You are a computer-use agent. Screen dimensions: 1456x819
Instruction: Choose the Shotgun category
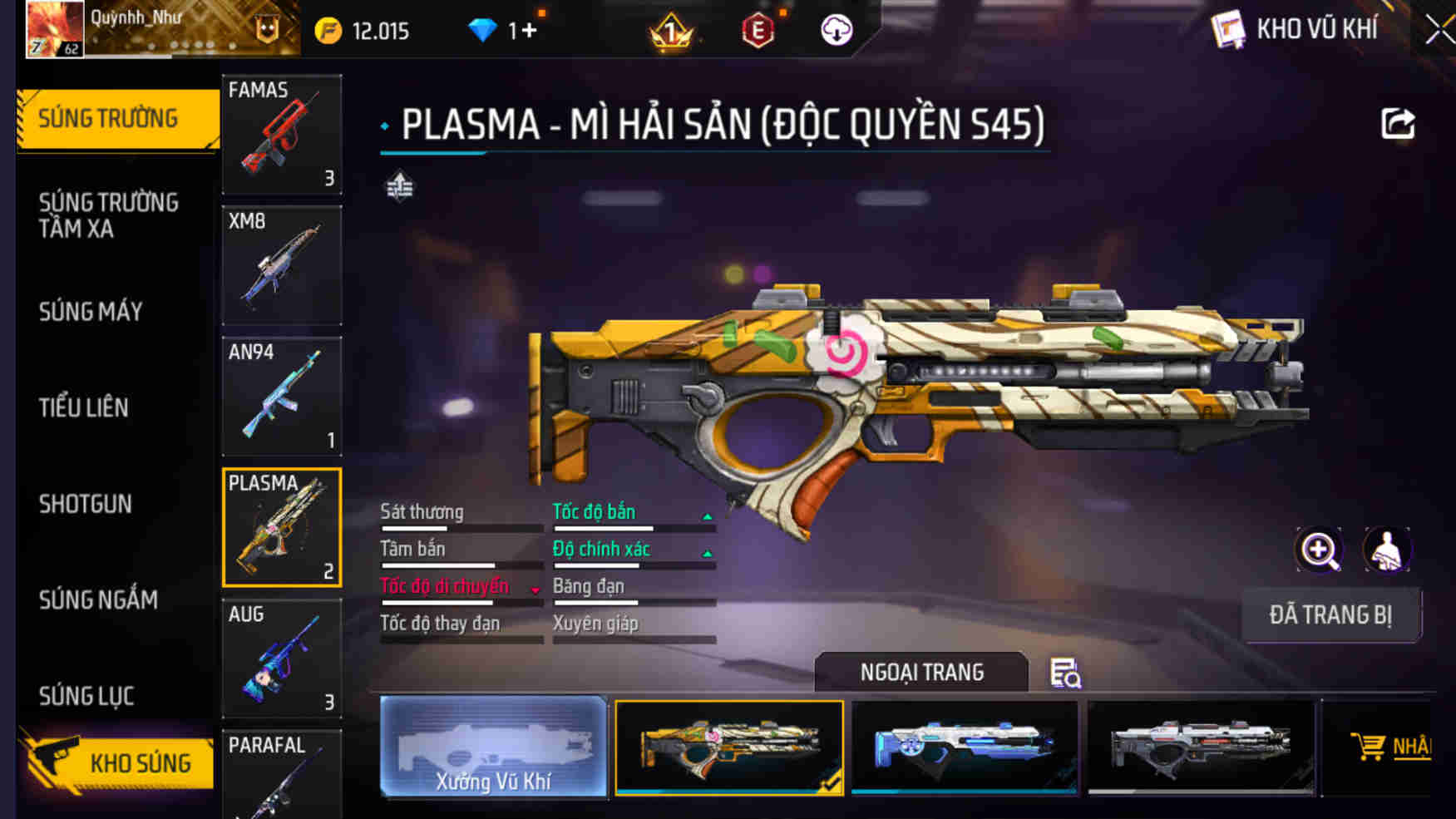(x=85, y=504)
